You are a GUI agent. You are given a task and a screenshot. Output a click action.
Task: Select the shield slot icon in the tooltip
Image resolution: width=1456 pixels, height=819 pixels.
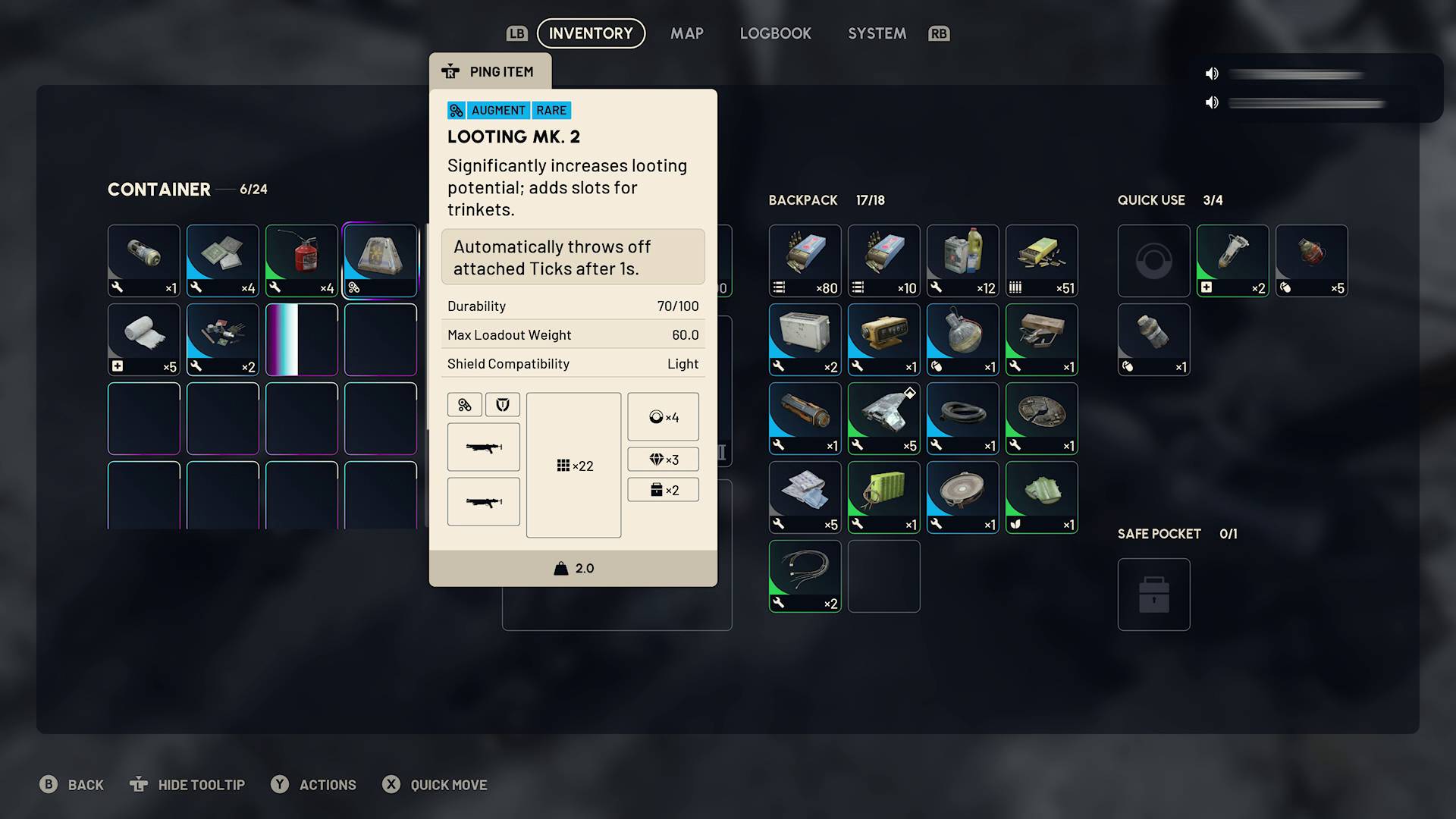[x=503, y=404]
